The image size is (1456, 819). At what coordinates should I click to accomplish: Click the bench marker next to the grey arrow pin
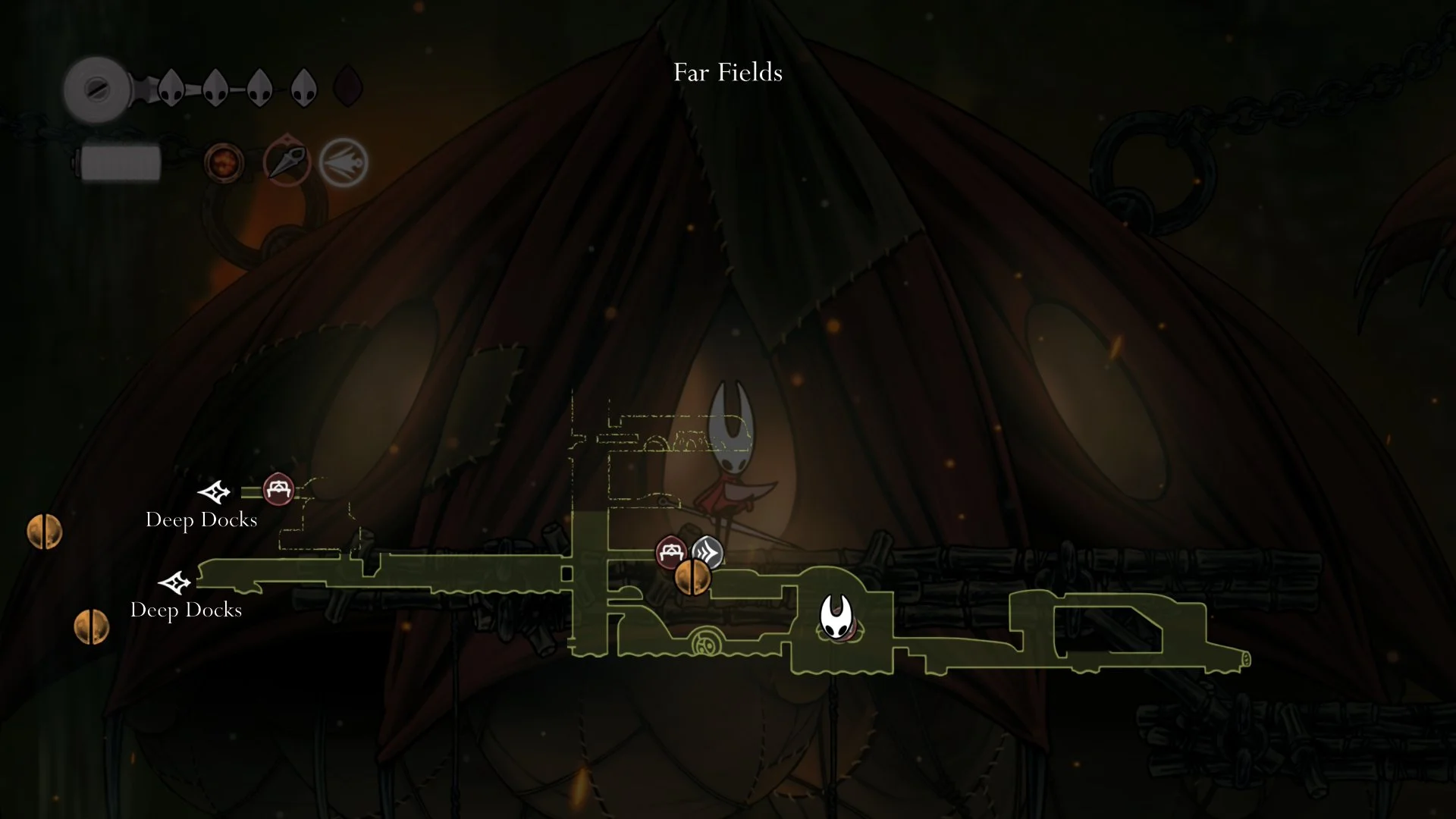point(670,552)
